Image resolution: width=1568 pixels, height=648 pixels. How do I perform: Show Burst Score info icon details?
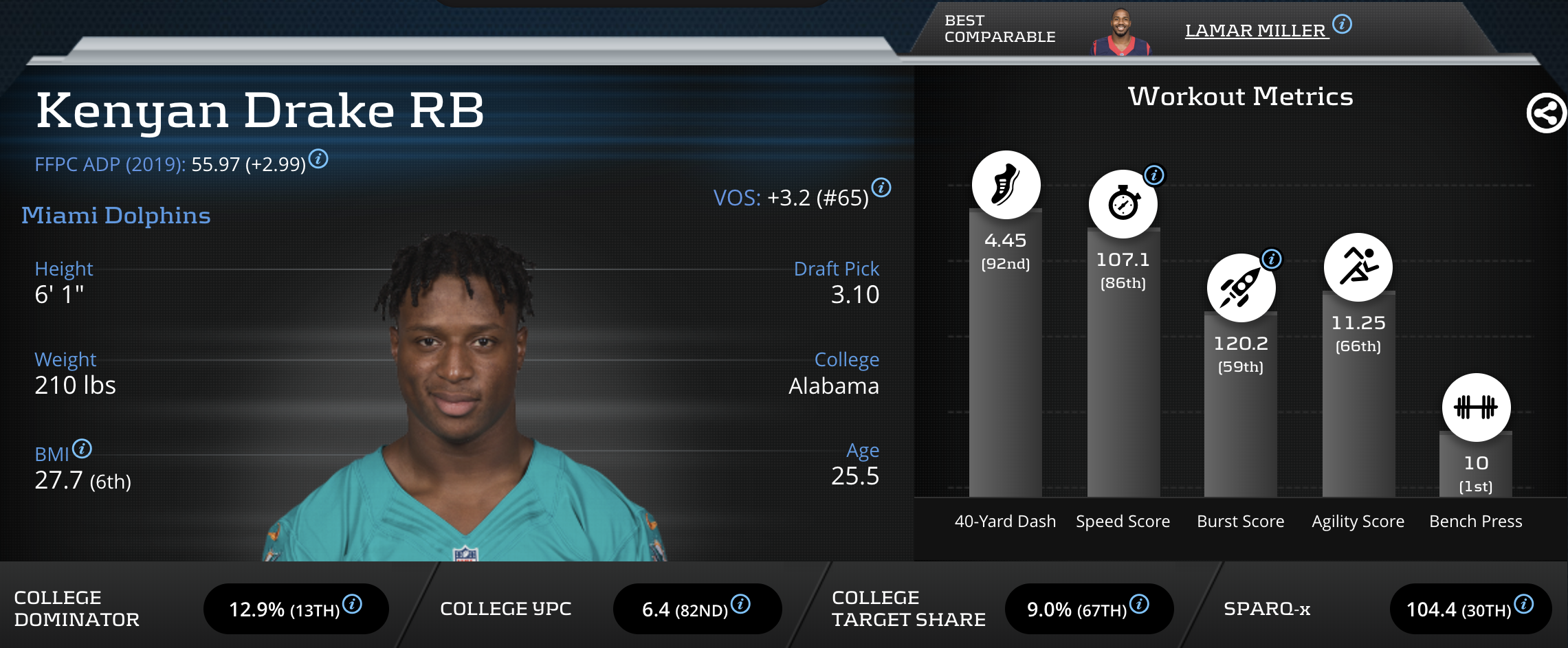tap(1272, 259)
